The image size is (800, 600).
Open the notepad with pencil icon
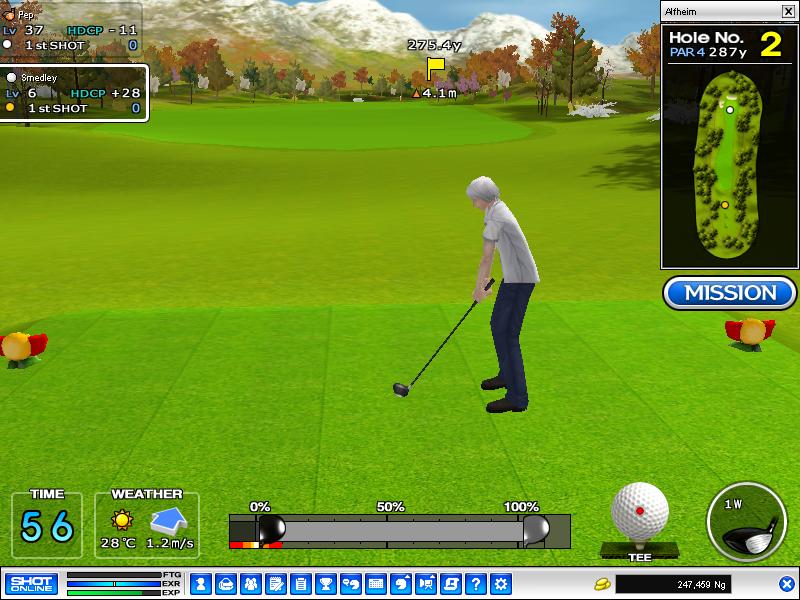pos(275,583)
